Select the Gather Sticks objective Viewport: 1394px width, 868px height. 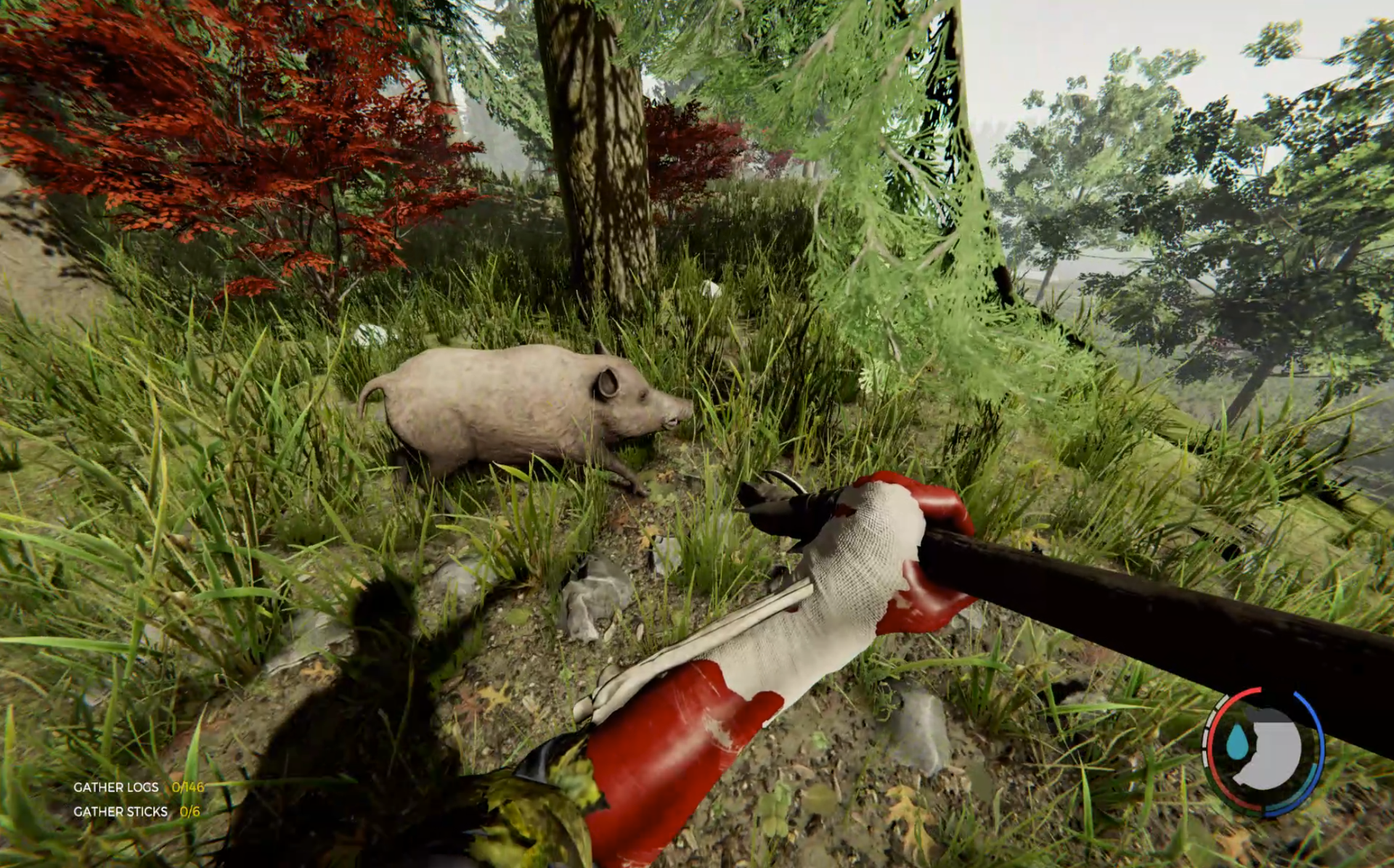click(x=121, y=812)
